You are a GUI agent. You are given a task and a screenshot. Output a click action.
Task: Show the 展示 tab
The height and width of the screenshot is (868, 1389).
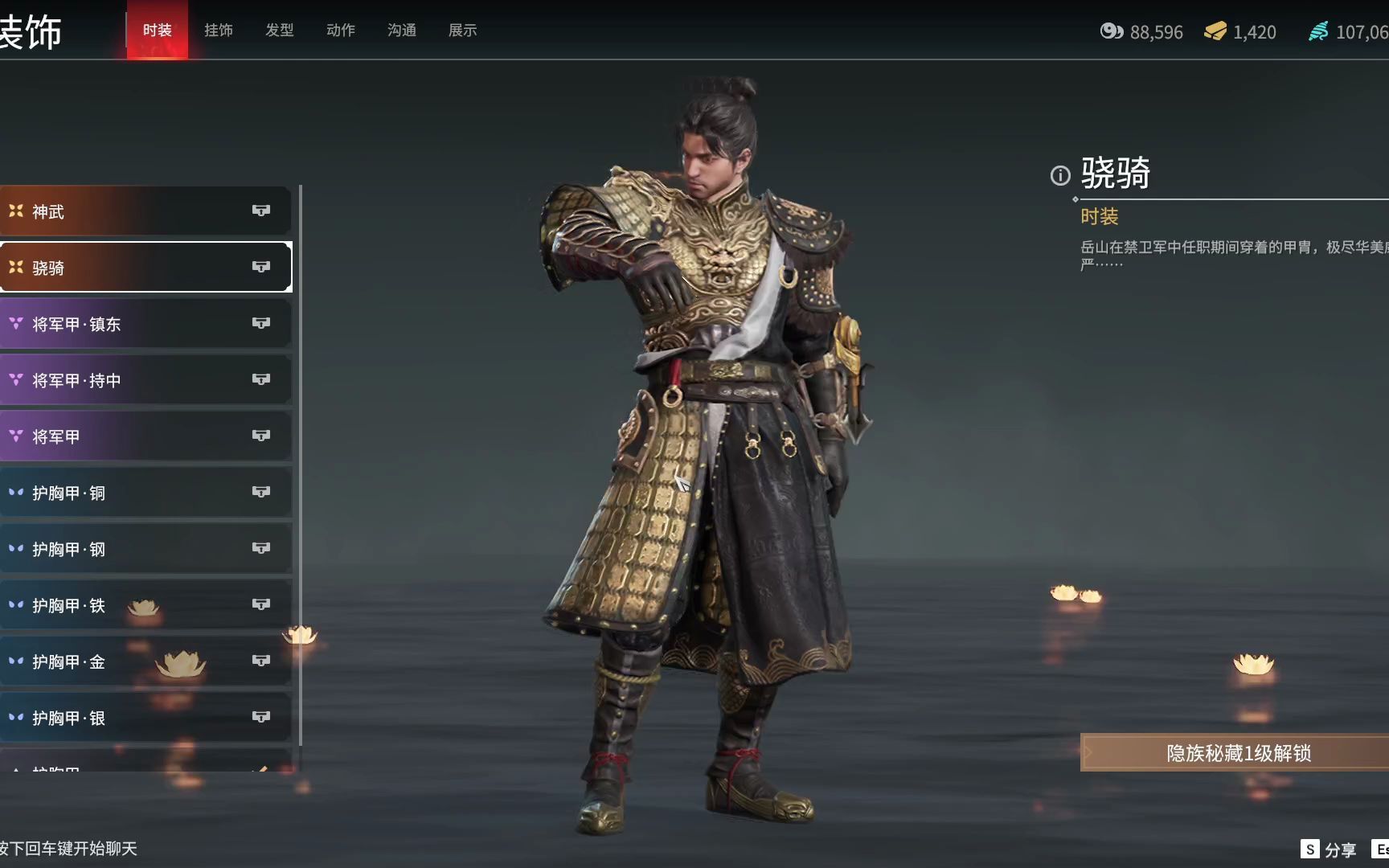point(462,31)
